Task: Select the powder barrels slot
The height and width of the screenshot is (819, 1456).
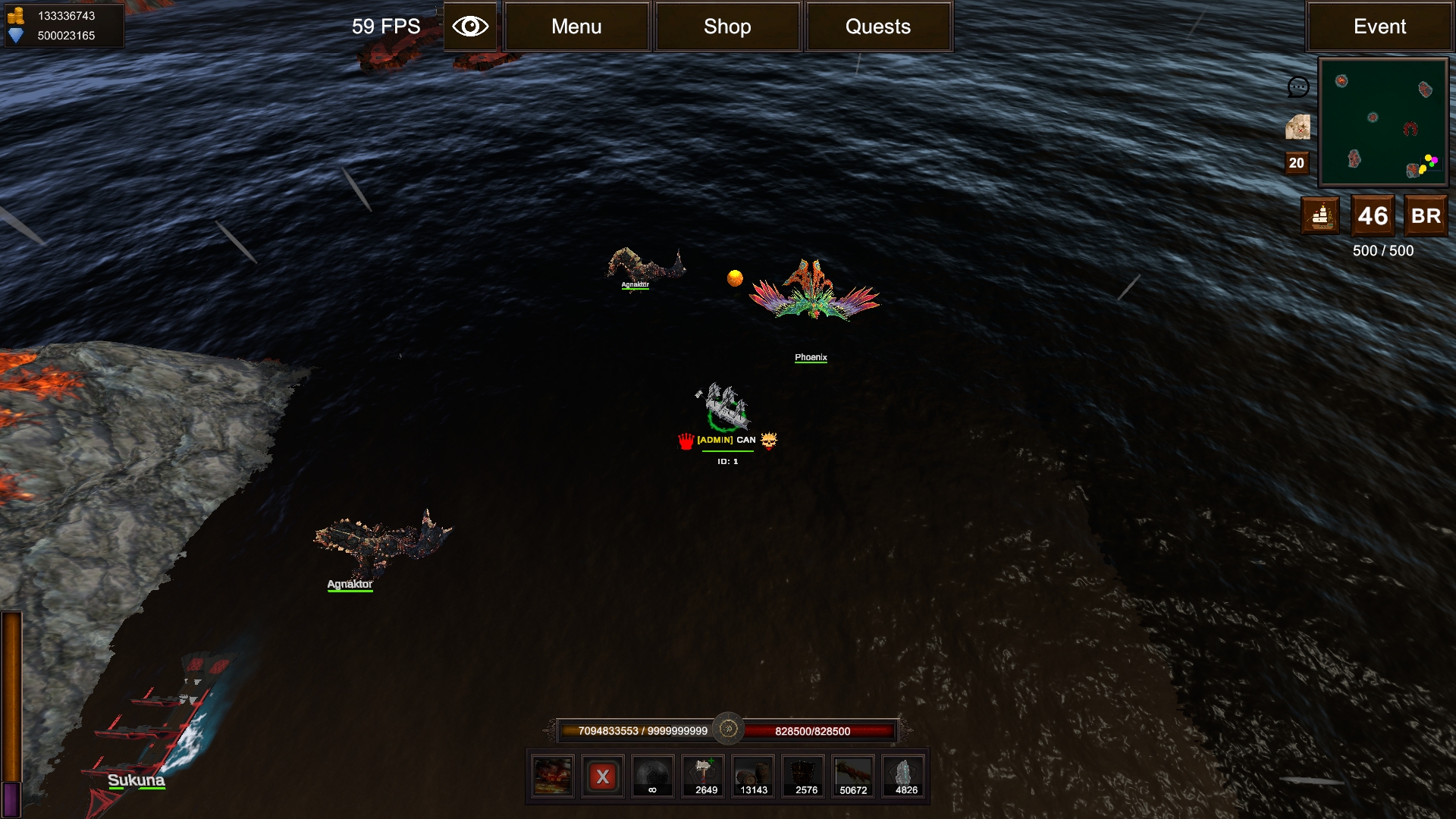Action: point(753,777)
